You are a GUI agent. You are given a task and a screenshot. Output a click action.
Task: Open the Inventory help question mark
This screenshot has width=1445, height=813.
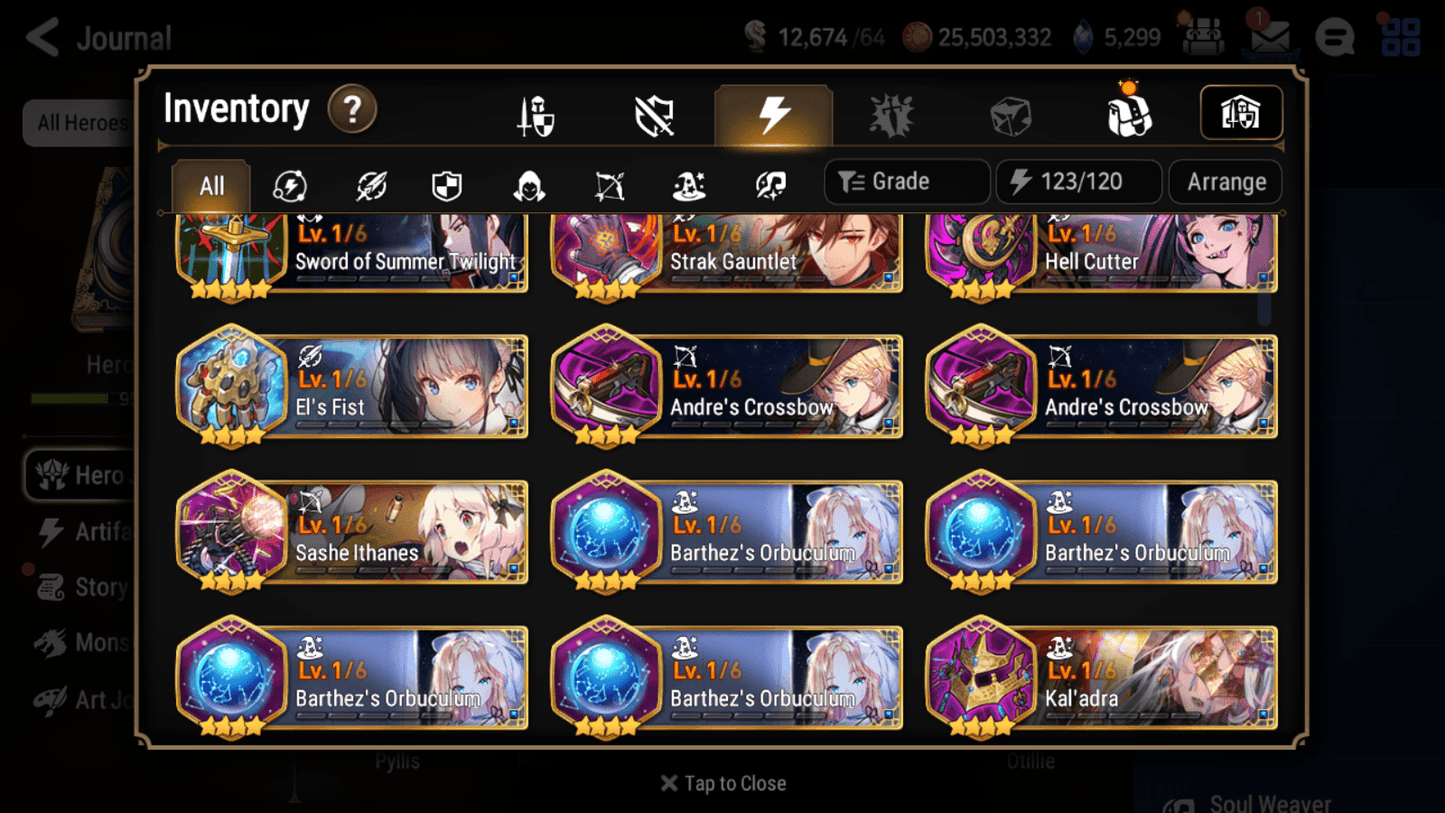[352, 111]
